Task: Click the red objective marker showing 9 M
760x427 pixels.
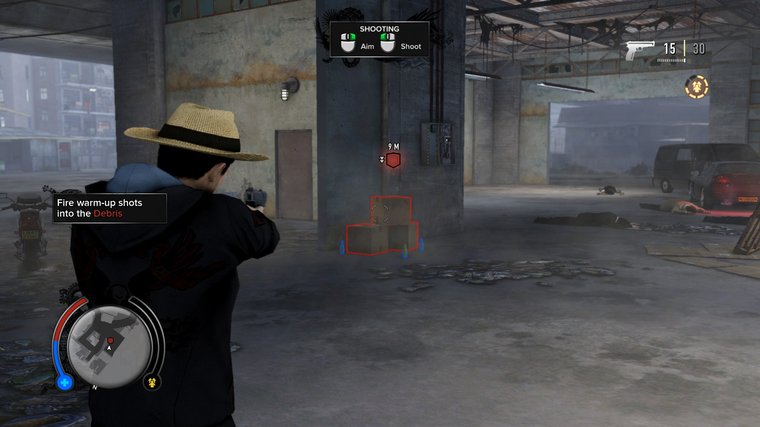Action: (x=394, y=160)
